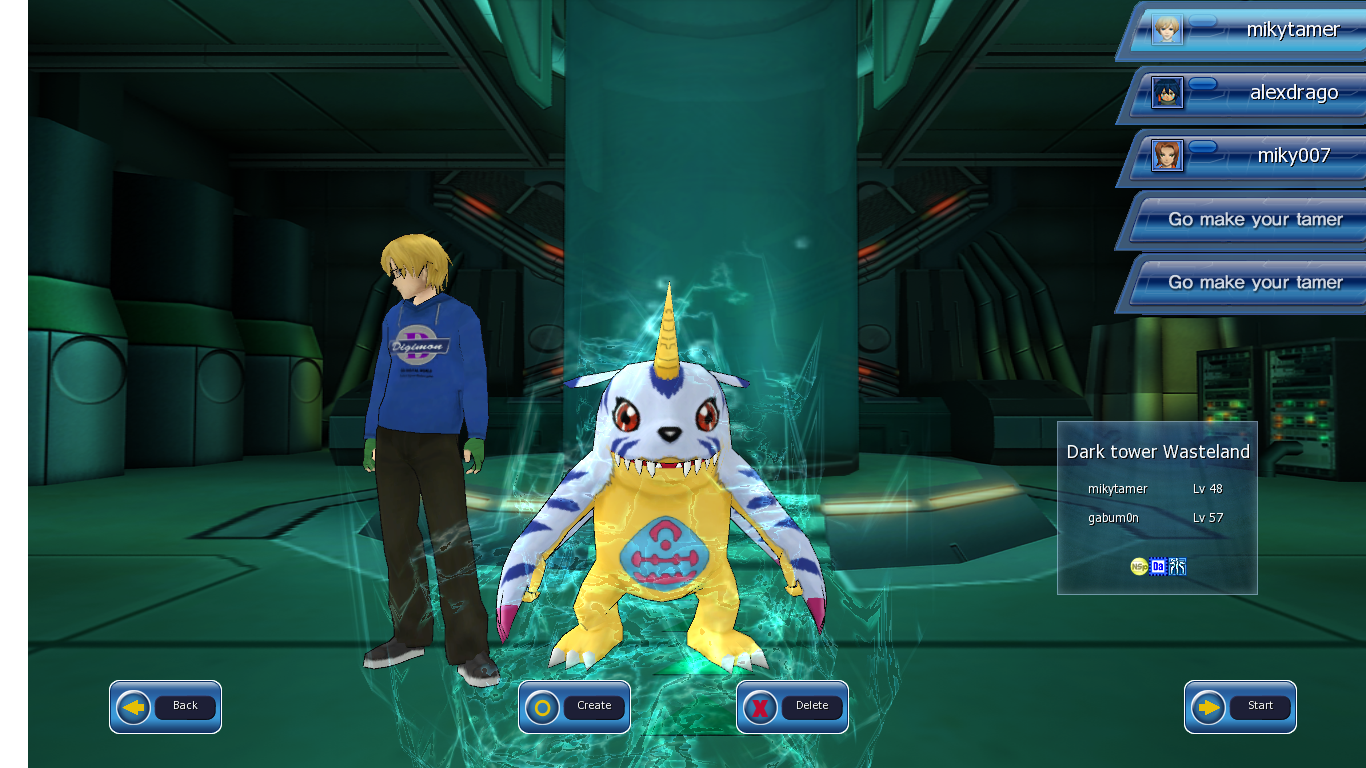Click the blue Da data icon
The image size is (1366, 768).
point(1157,566)
